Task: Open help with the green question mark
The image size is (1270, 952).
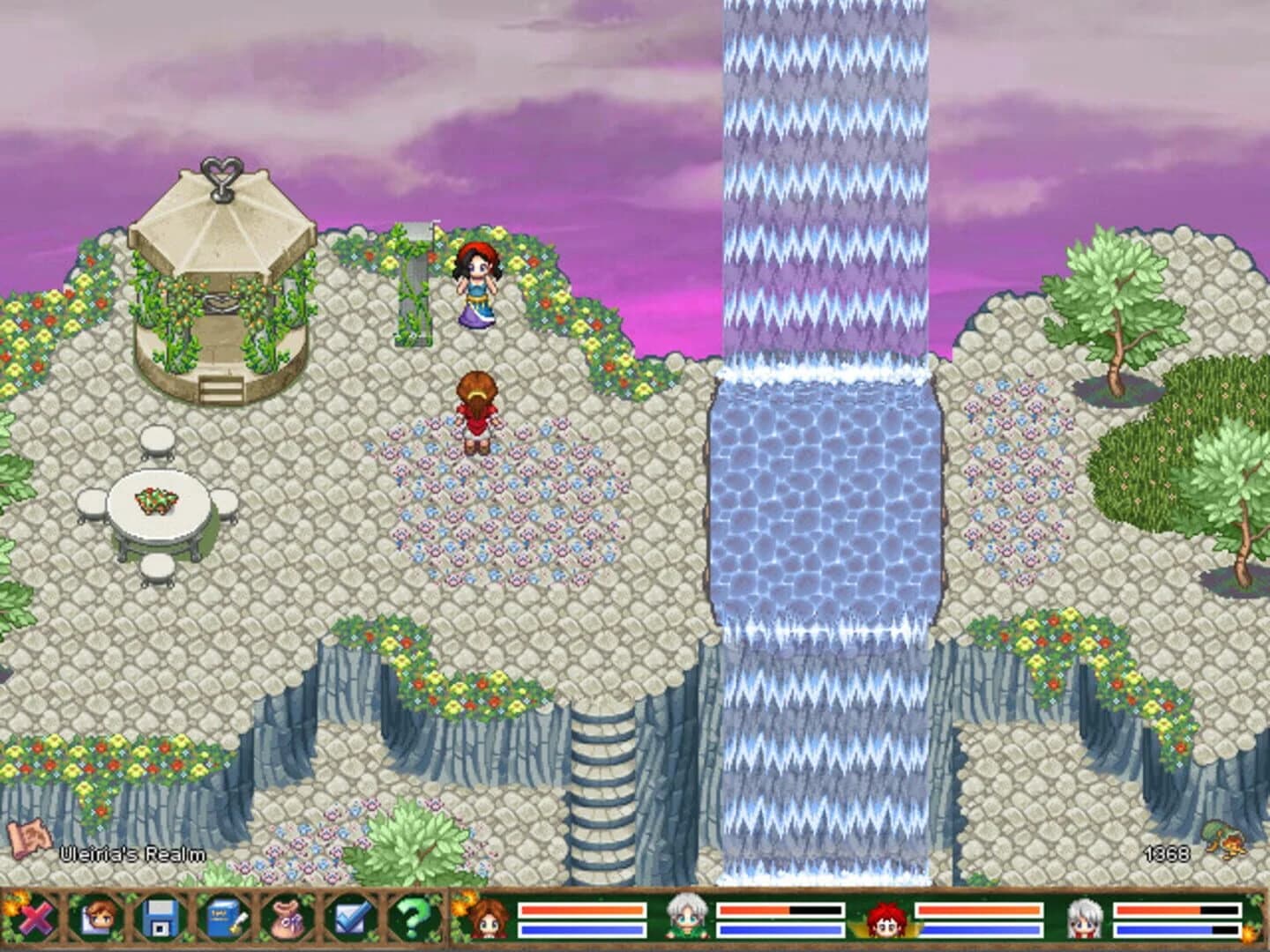Action: (413, 919)
